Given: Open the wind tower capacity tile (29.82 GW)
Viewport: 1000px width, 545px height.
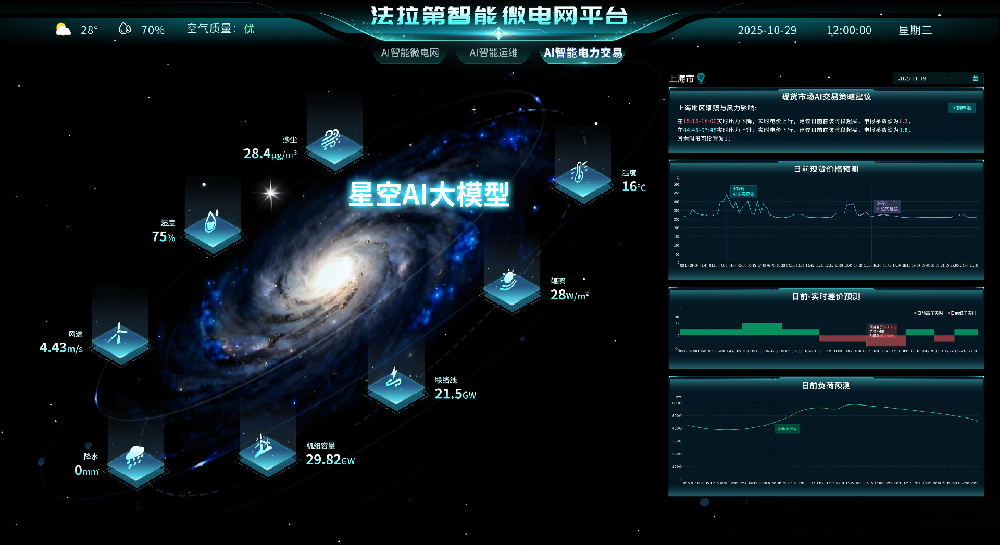Looking at the screenshot, I should (x=266, y=447).
